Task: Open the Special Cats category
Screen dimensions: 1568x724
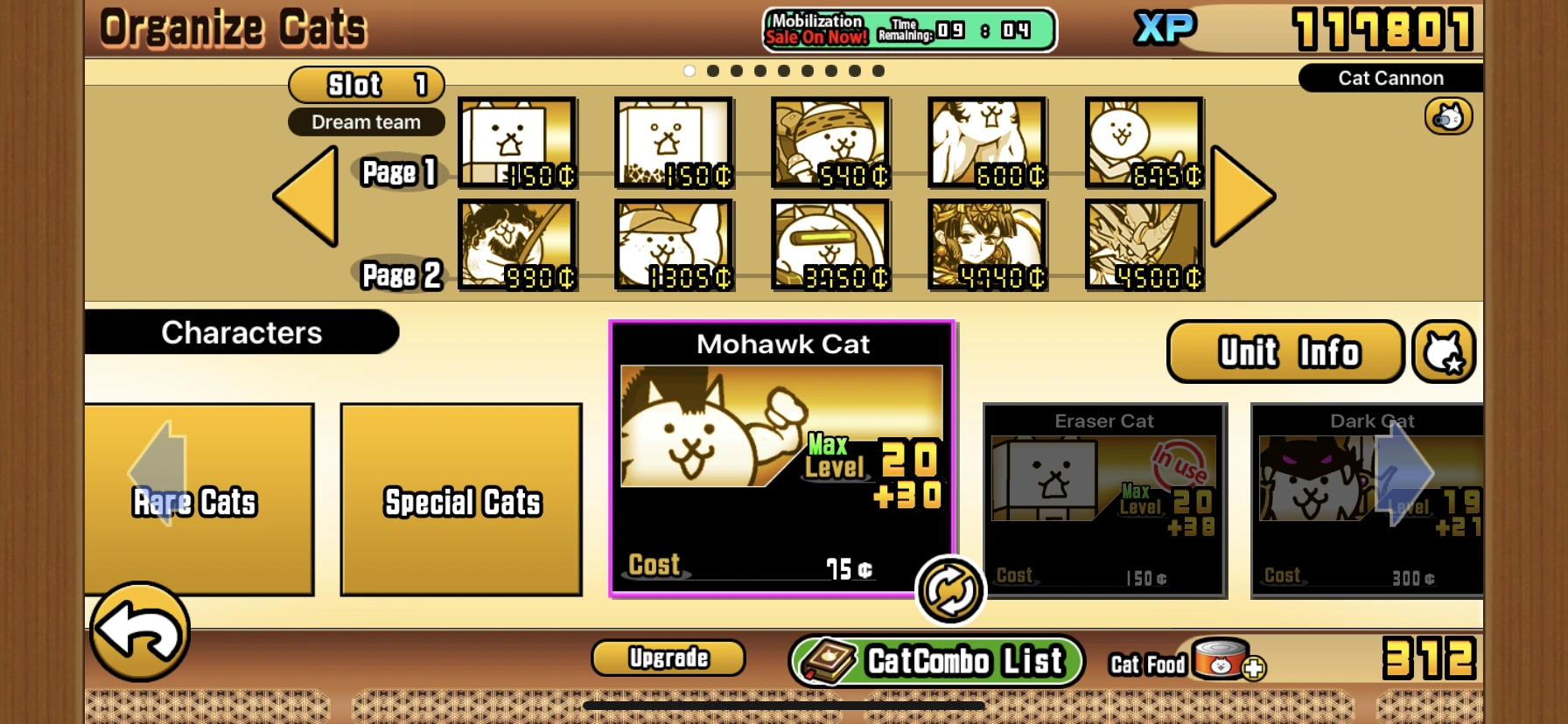Action: point(461,501)
